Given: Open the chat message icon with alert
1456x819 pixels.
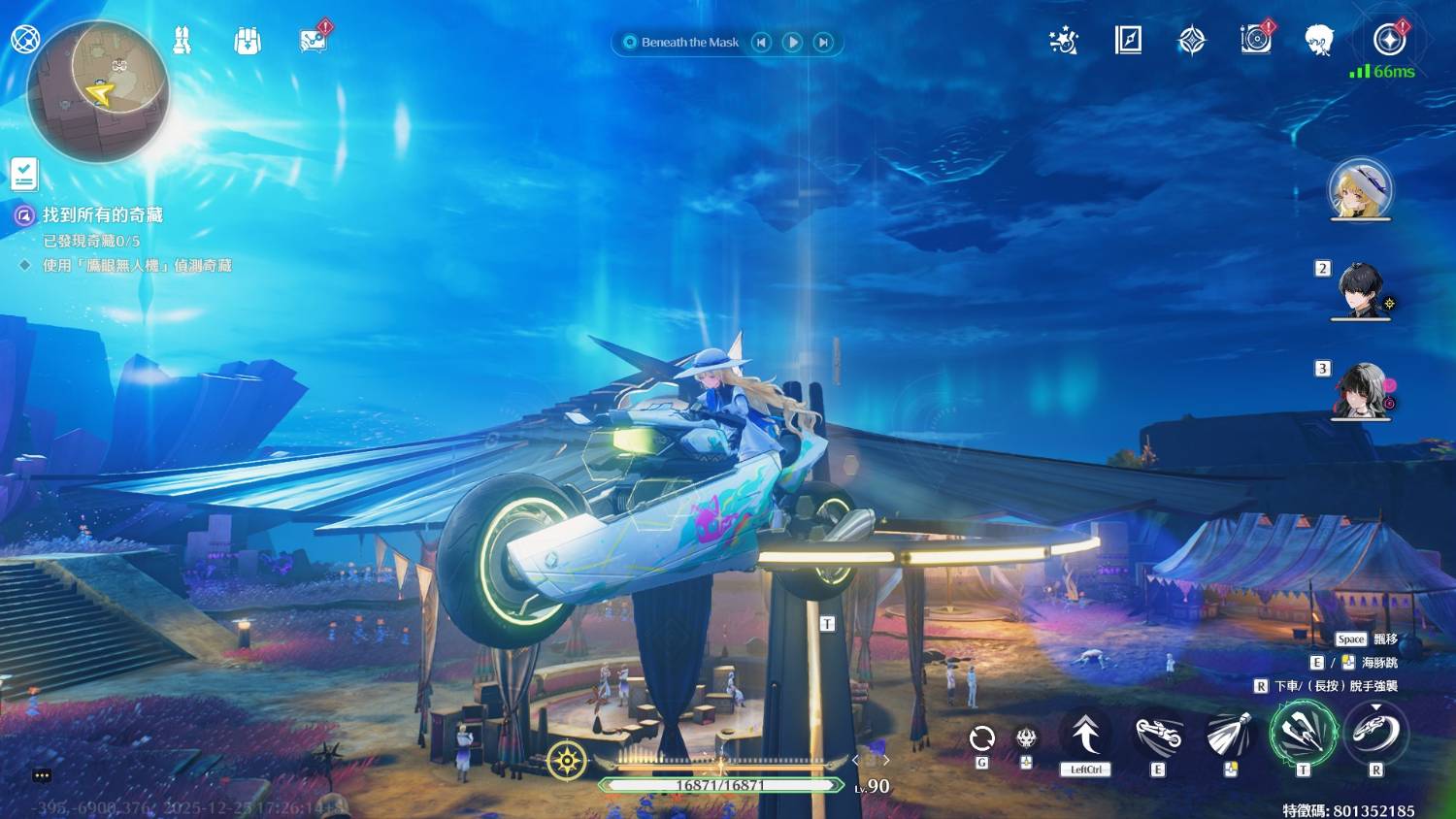Looking at the screenshot, I should (x=314, y=41).
